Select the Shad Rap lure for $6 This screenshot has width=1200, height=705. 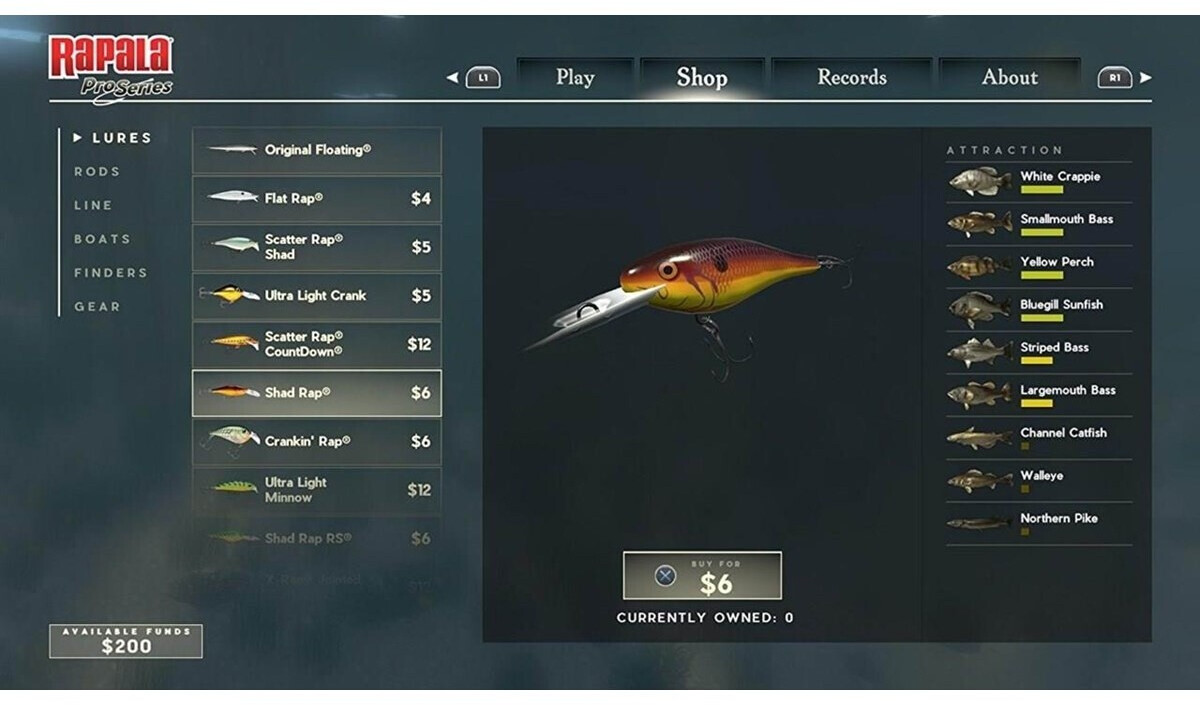(x=316, y=393)
